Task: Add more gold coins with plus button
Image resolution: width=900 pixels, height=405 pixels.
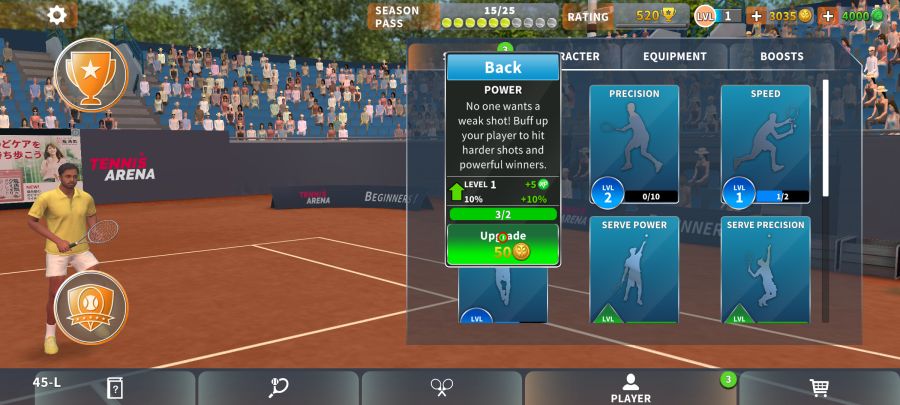Action: click(756, 16)
